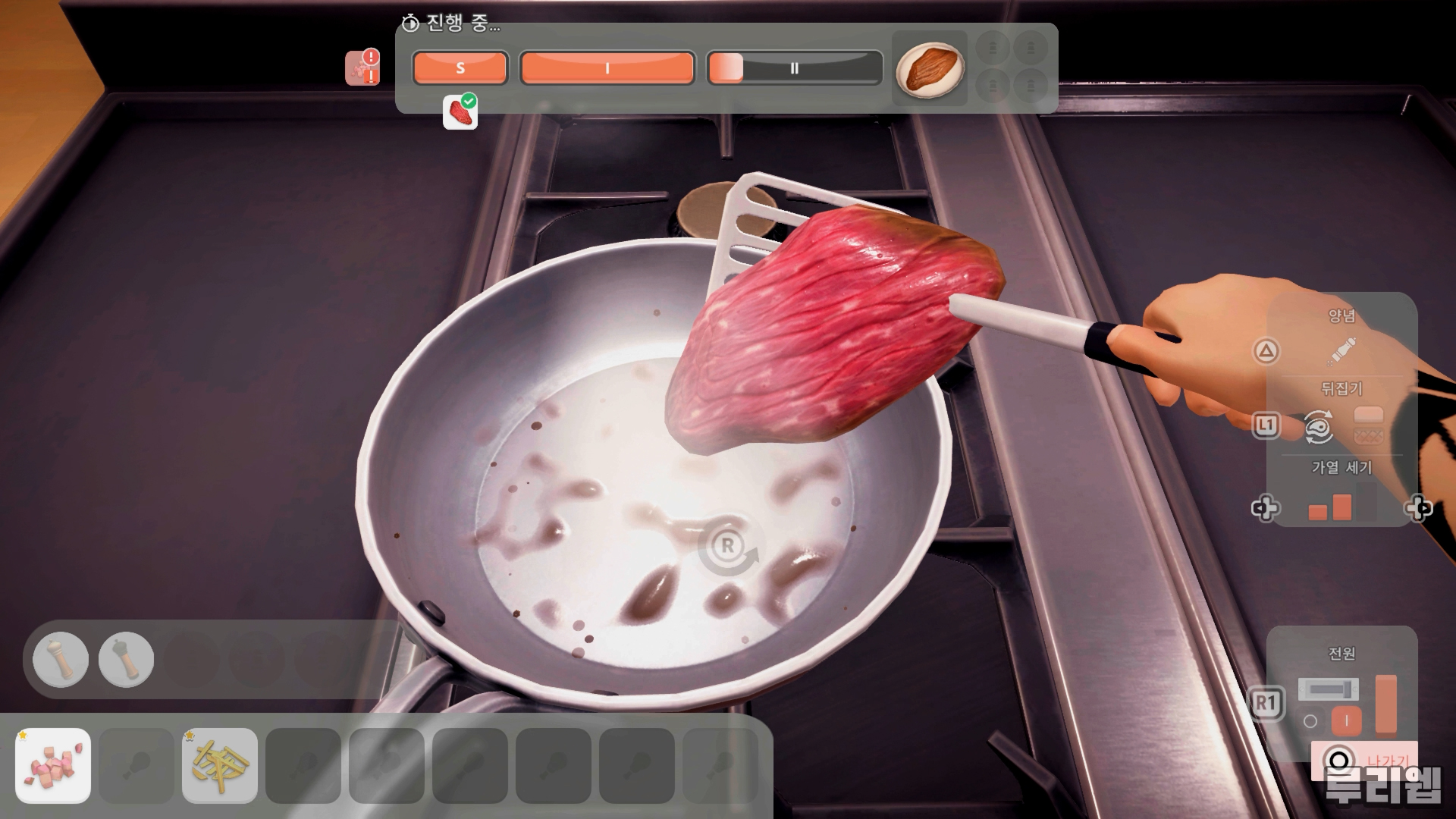Click the raw meat ingredient check icon

coord(460,111)
